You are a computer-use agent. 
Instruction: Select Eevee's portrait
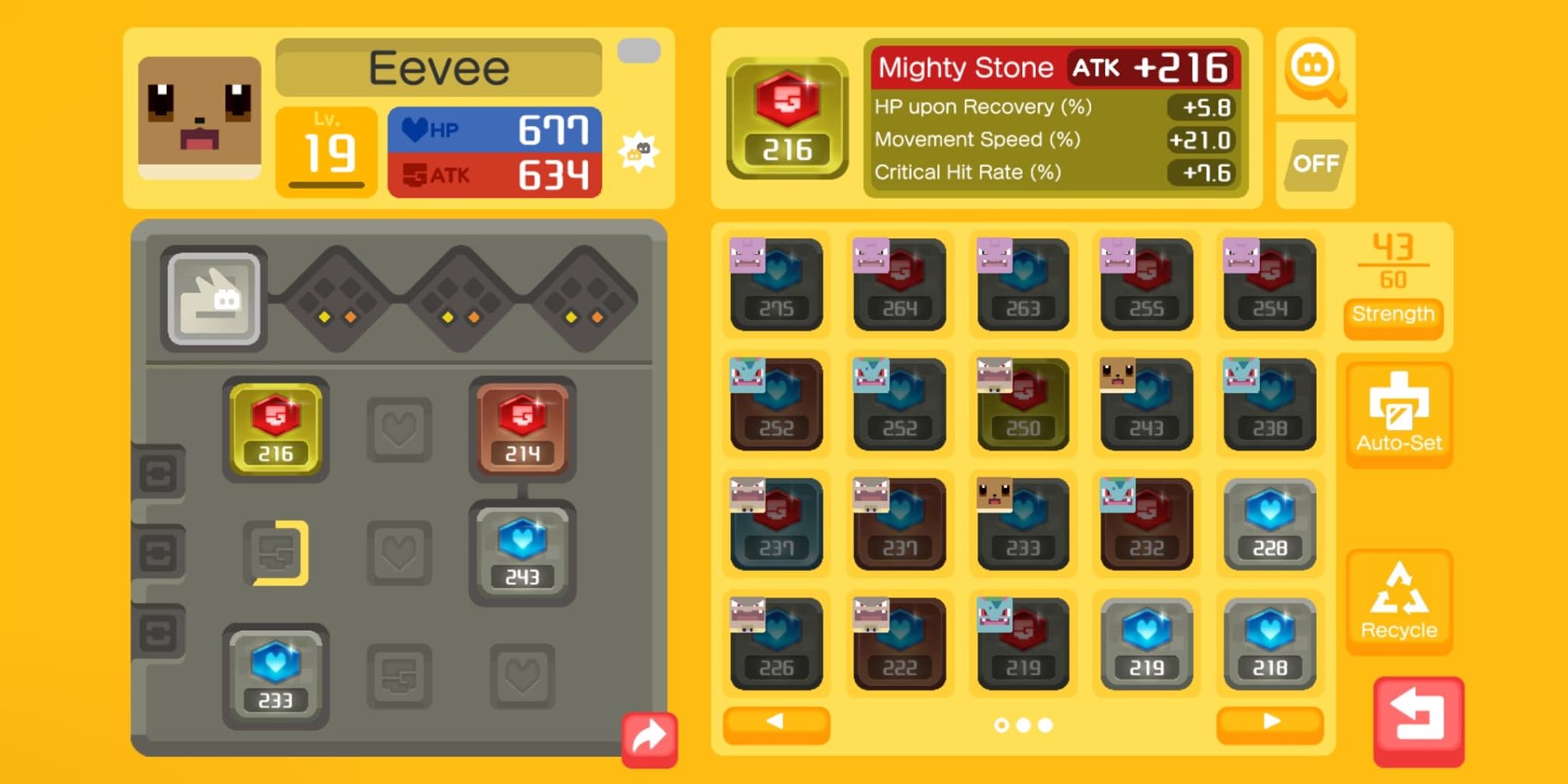pos(199,116)
